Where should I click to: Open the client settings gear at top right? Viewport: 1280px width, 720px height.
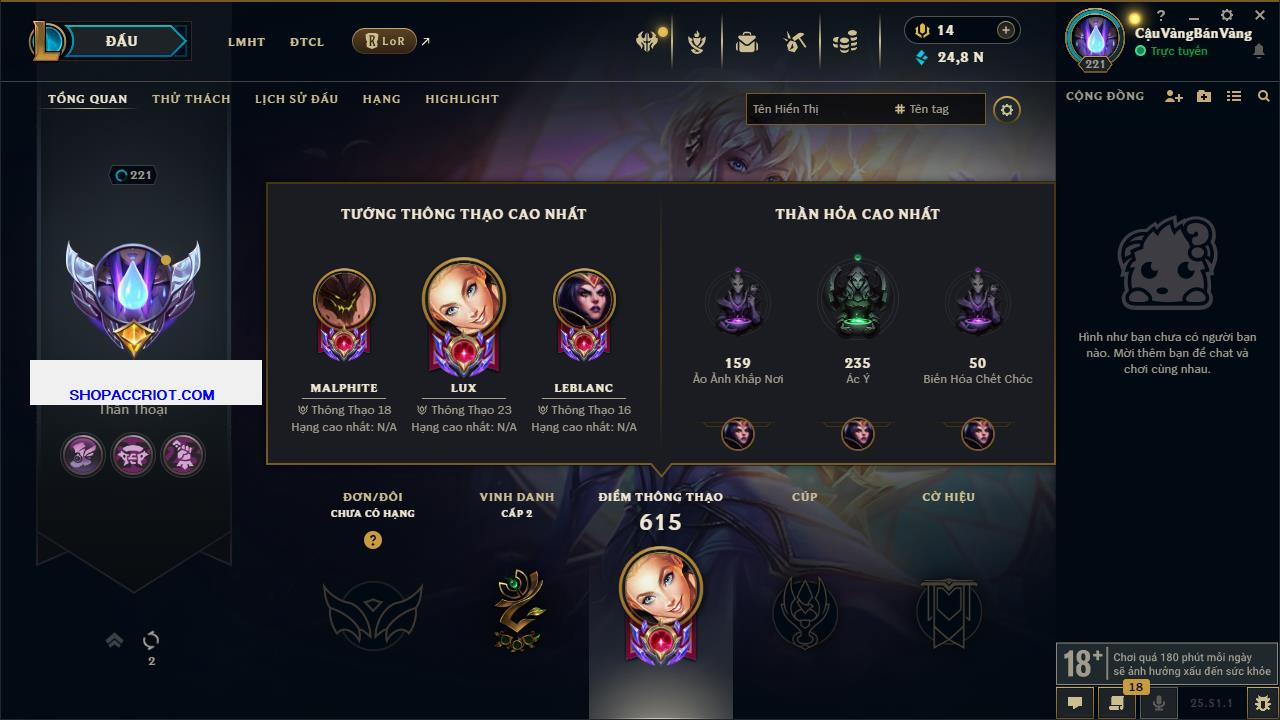click(x=1227, y=16)
